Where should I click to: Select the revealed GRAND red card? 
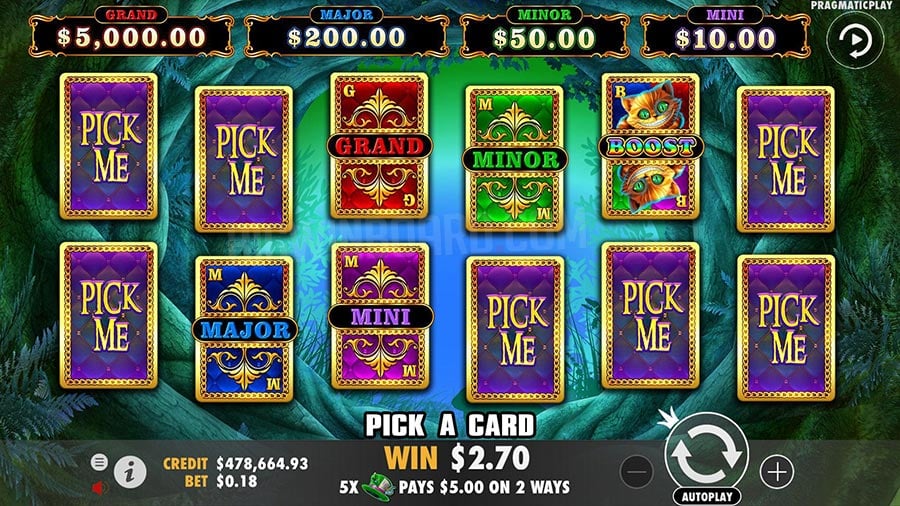click(379, 146)
